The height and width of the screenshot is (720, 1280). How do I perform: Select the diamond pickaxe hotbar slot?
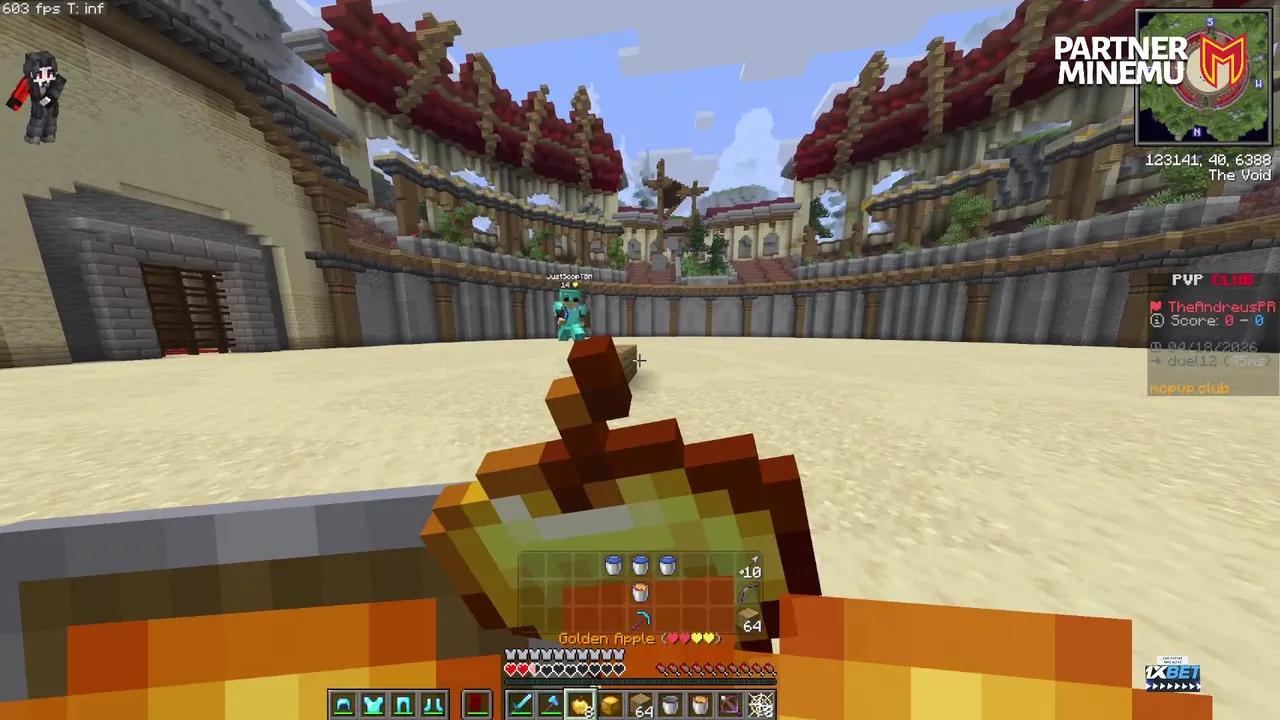tap(551, 705)
